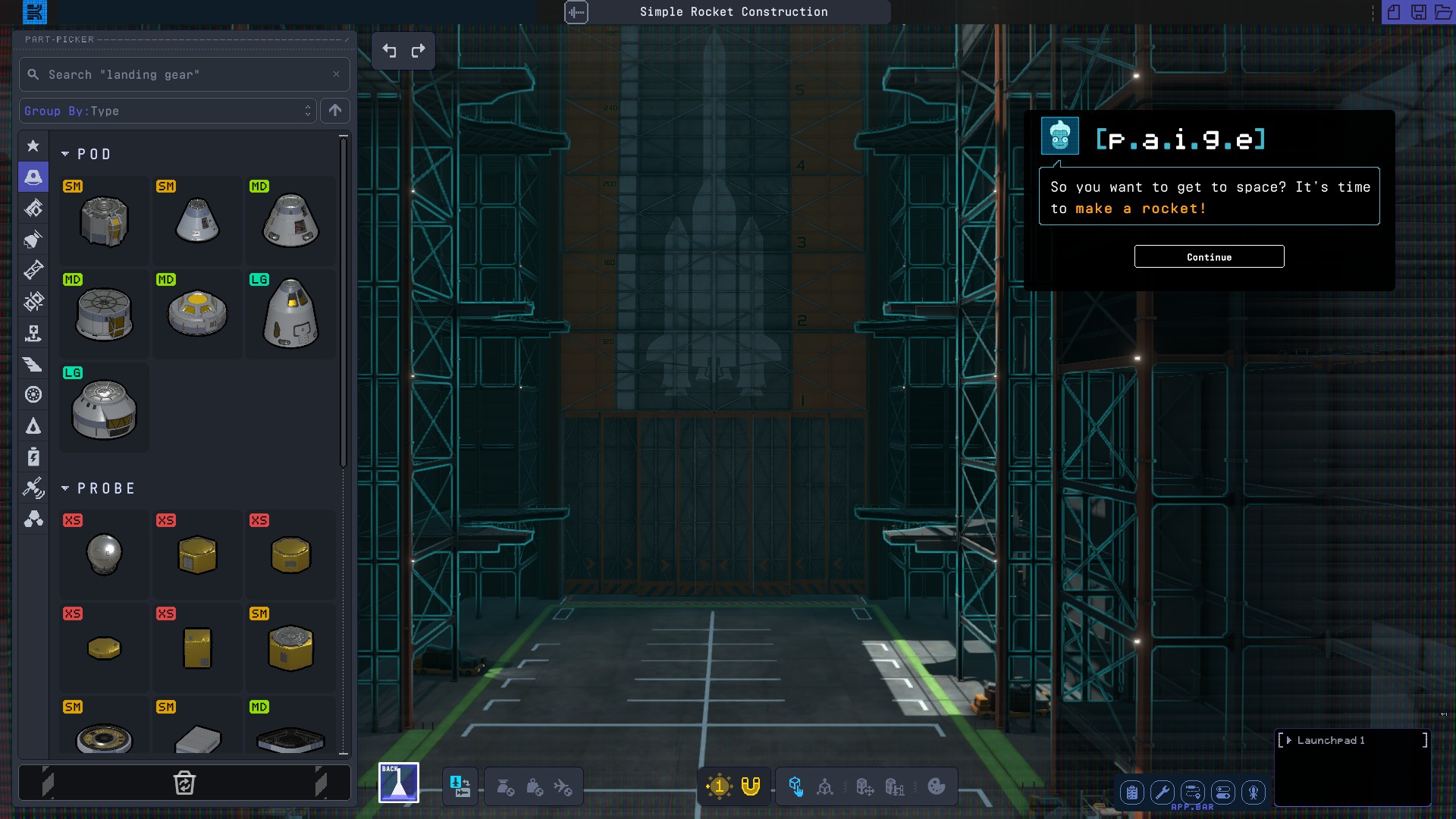Open a saved craft via folder icon
1456x819 pixels.
tap(1443, 12)
